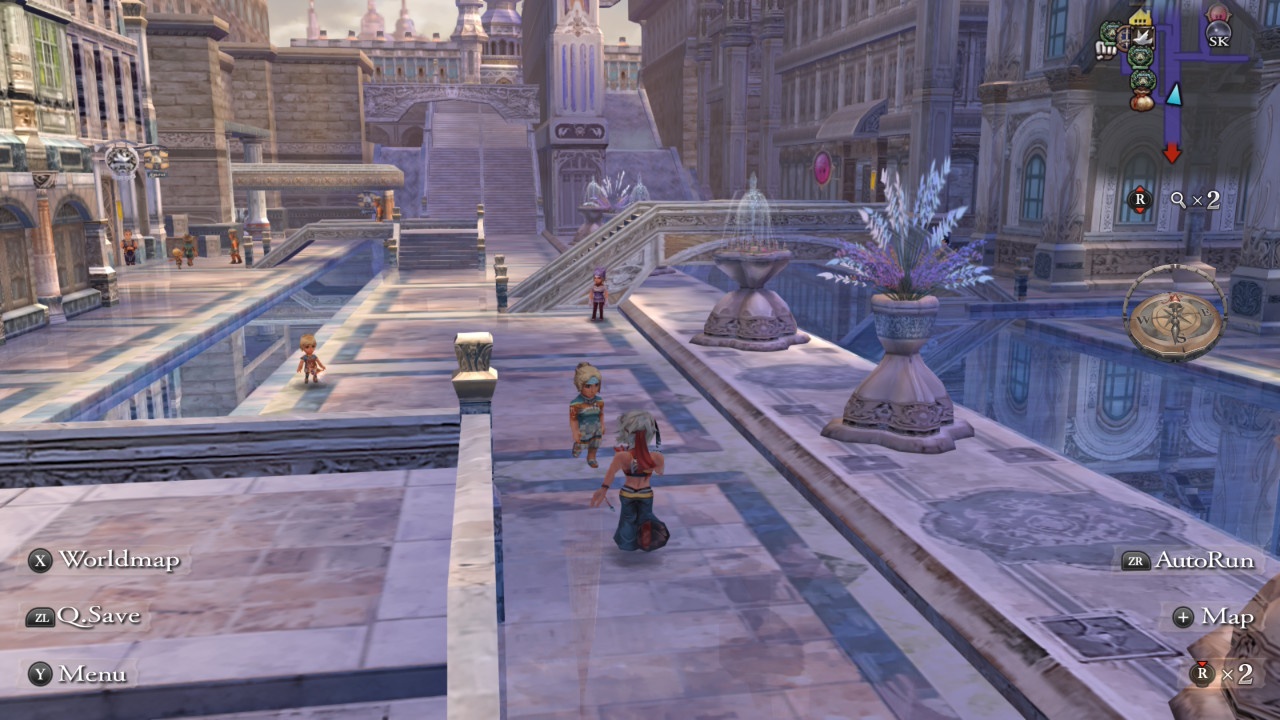1280x720 pixels.
Task: Select the yellow house icon on the minimap
Action: pos(1141,16)
